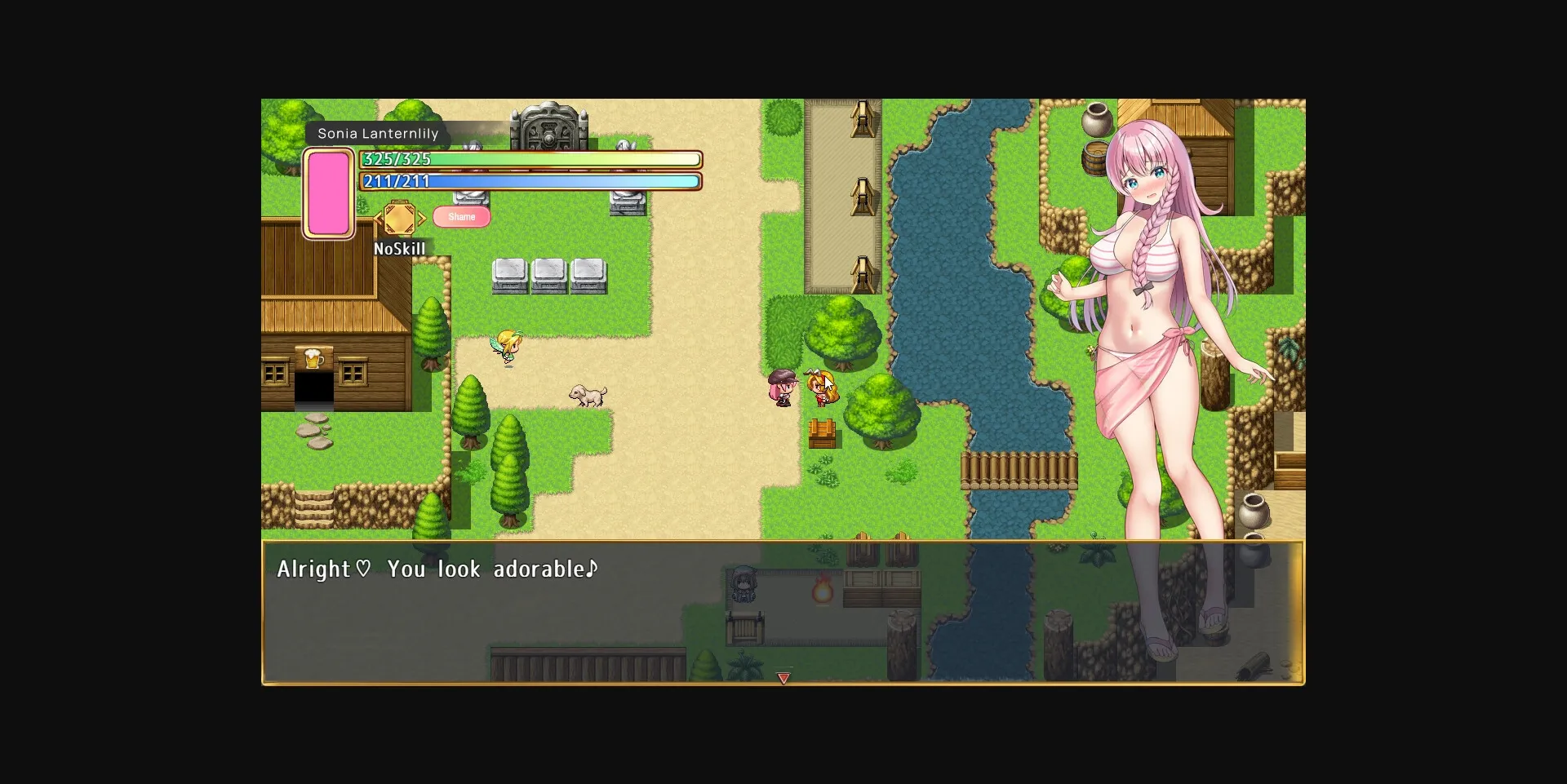This screenshot has height=784, width=1567.
Task: Click the green 325/325 HP bar
Action: (x=530, y=159)
